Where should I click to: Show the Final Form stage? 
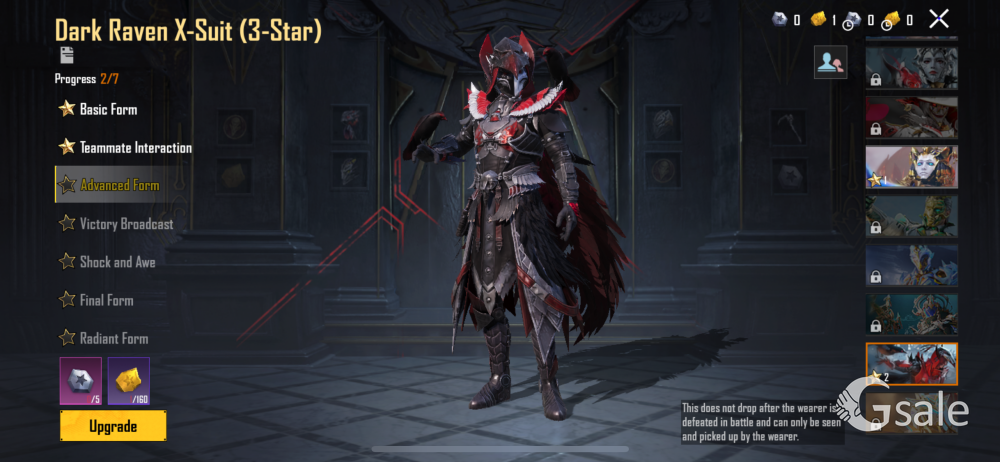pos(106,300)
